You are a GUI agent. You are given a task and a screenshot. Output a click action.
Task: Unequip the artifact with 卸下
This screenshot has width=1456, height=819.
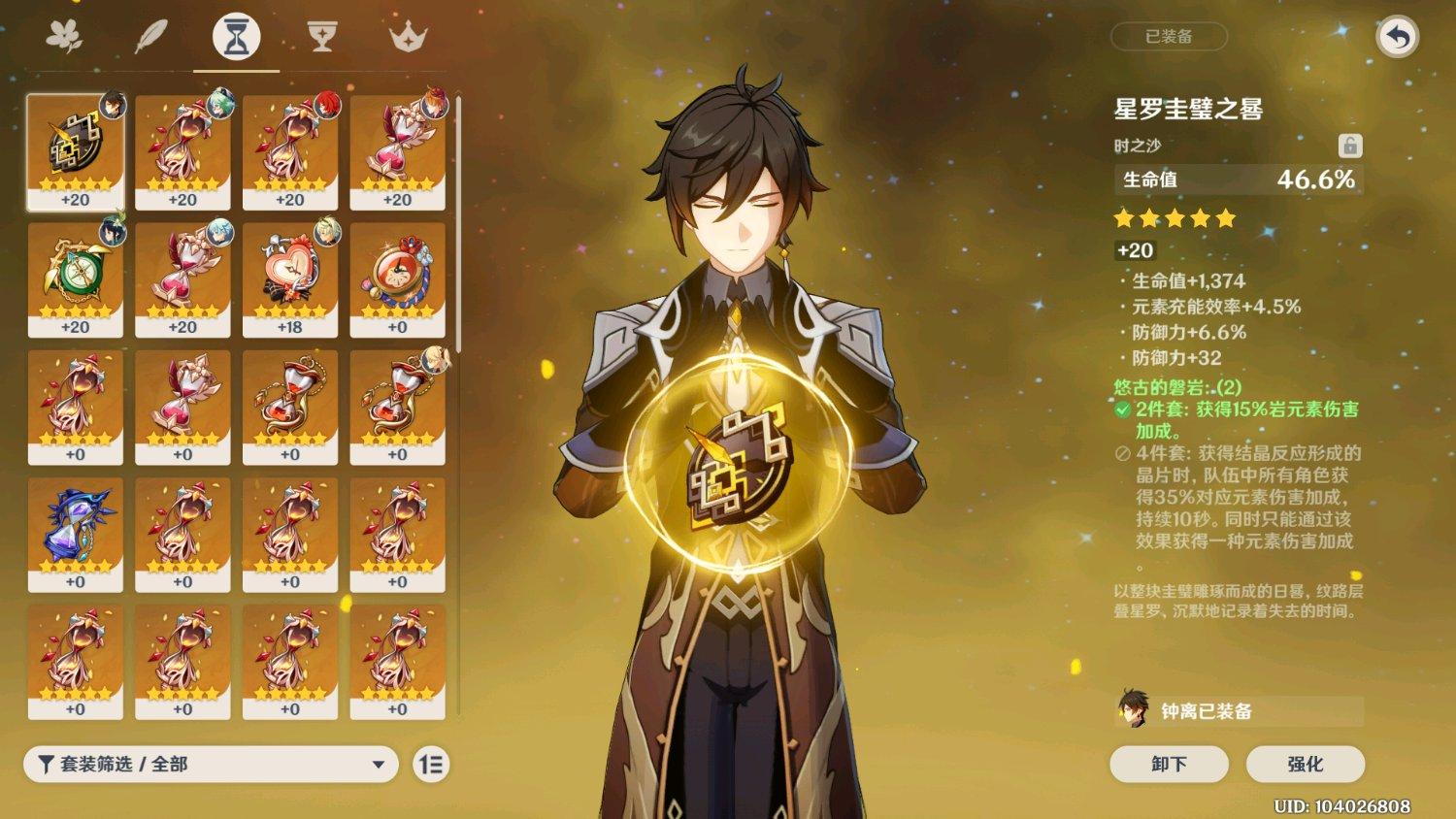1169,764
